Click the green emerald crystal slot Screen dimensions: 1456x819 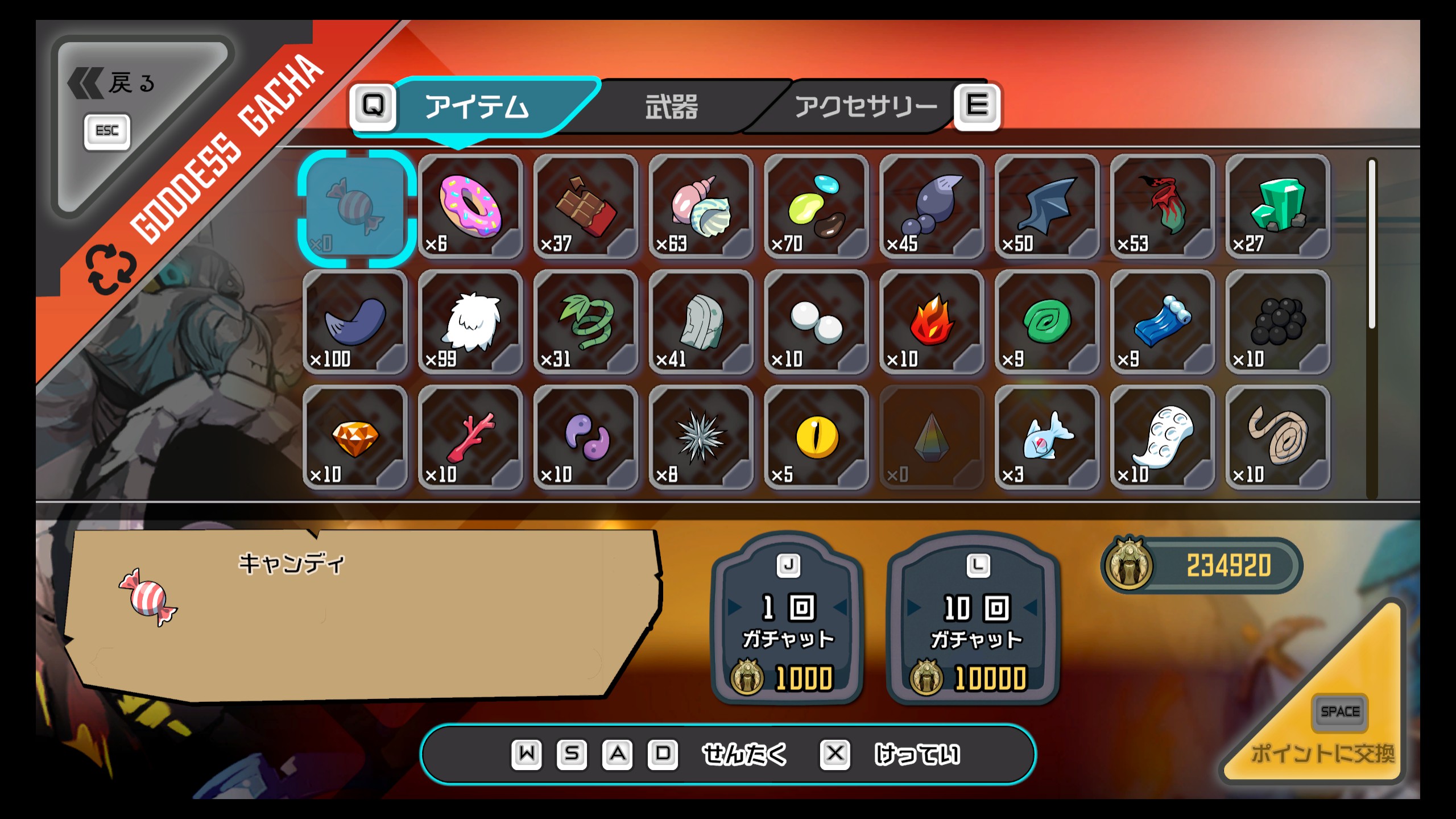(x=1278, y=207)
